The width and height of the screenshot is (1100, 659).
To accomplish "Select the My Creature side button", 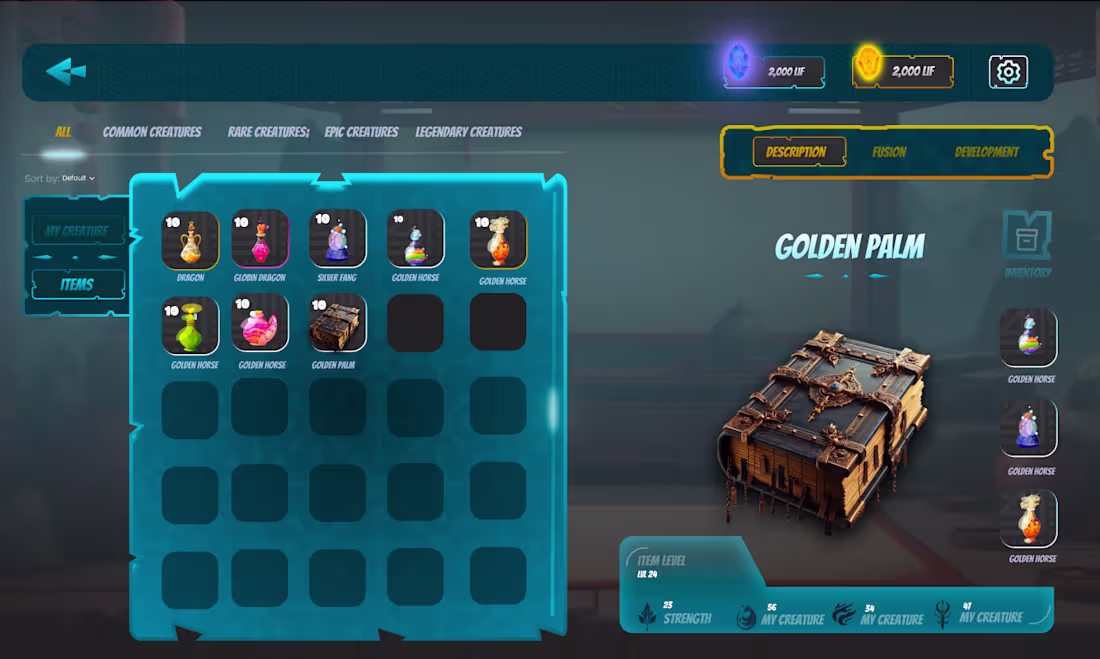I will (x=77, y=231).
